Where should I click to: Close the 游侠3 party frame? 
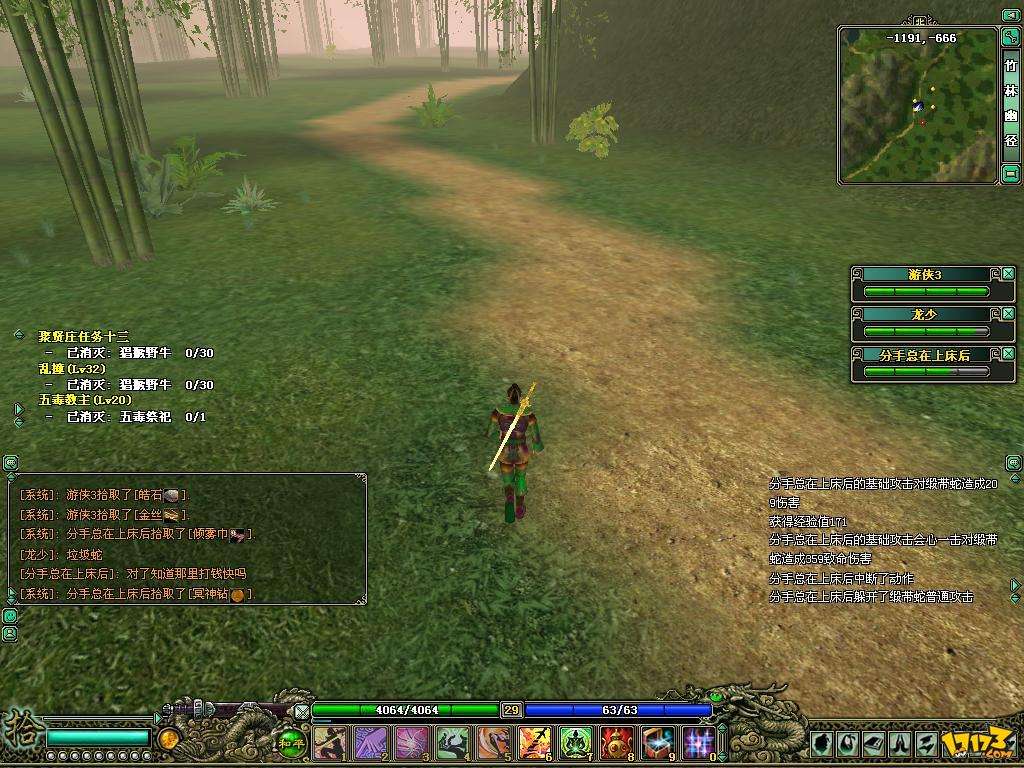click(x=1008, y=274)
